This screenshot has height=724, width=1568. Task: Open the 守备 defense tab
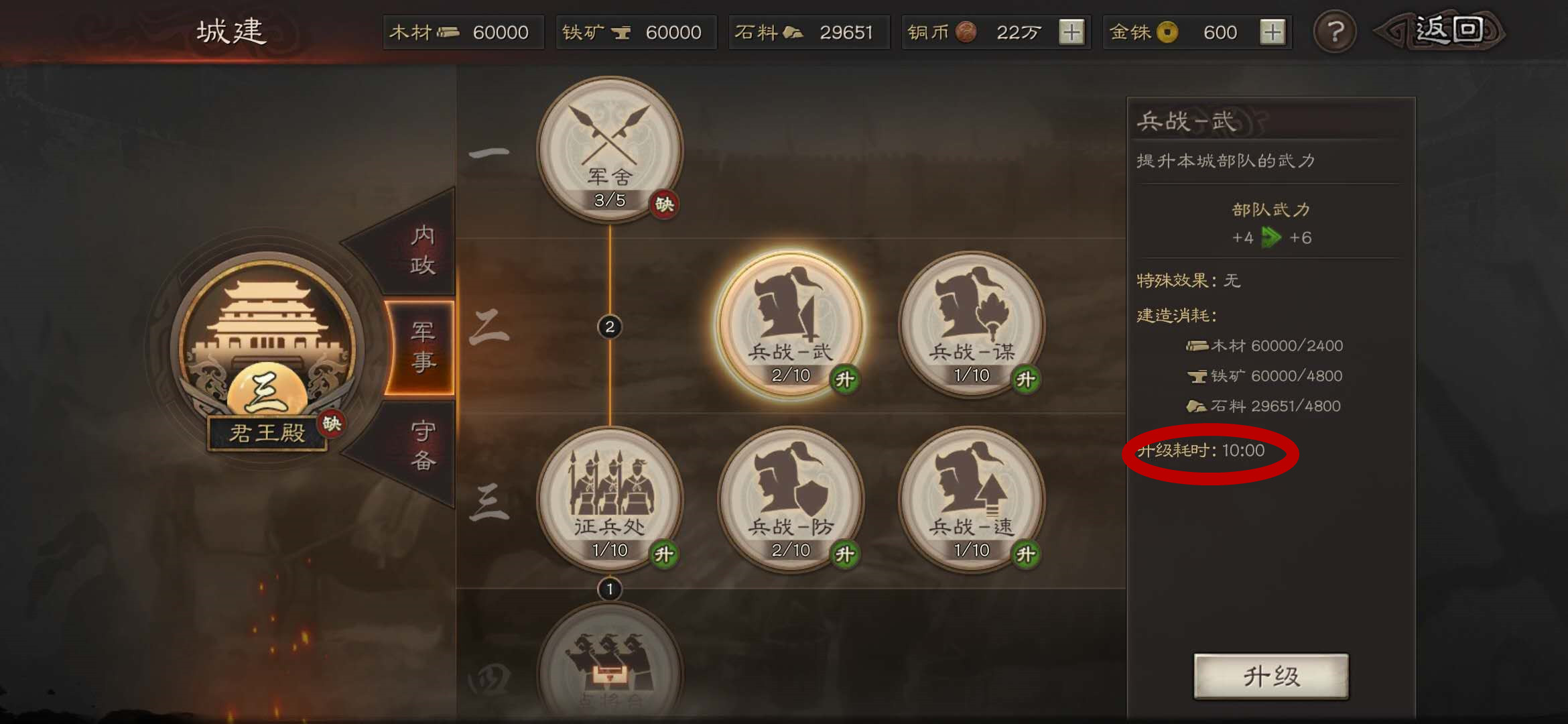click(x=422, y=445)
